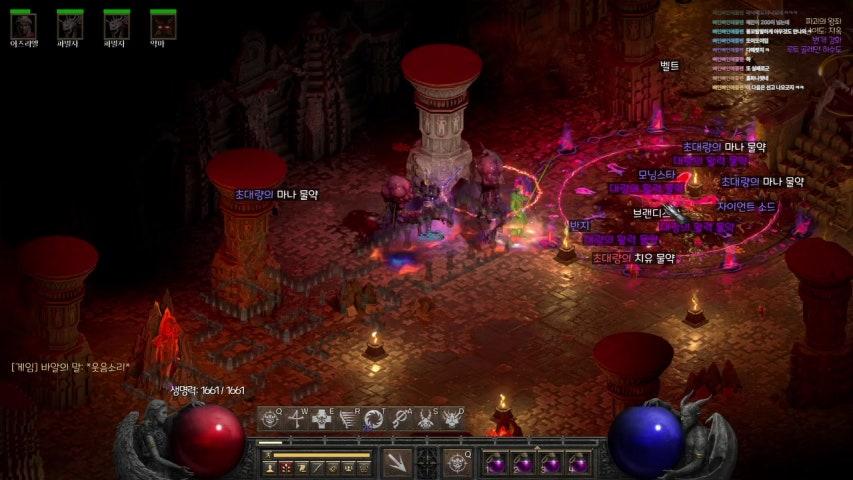This screenshot has height=480, width=853.
Task: Use the purple potion in belt slot 1
Action: click(496, 464)
